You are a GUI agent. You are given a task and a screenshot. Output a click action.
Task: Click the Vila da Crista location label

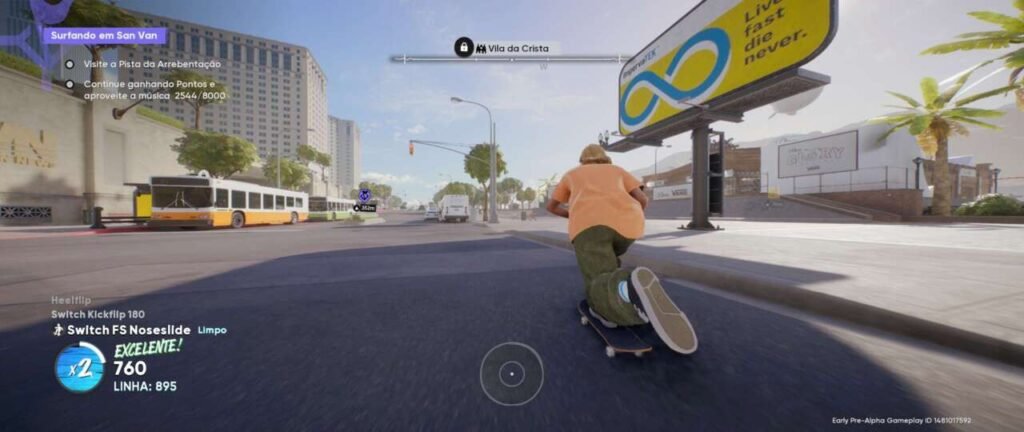(523, 48)
